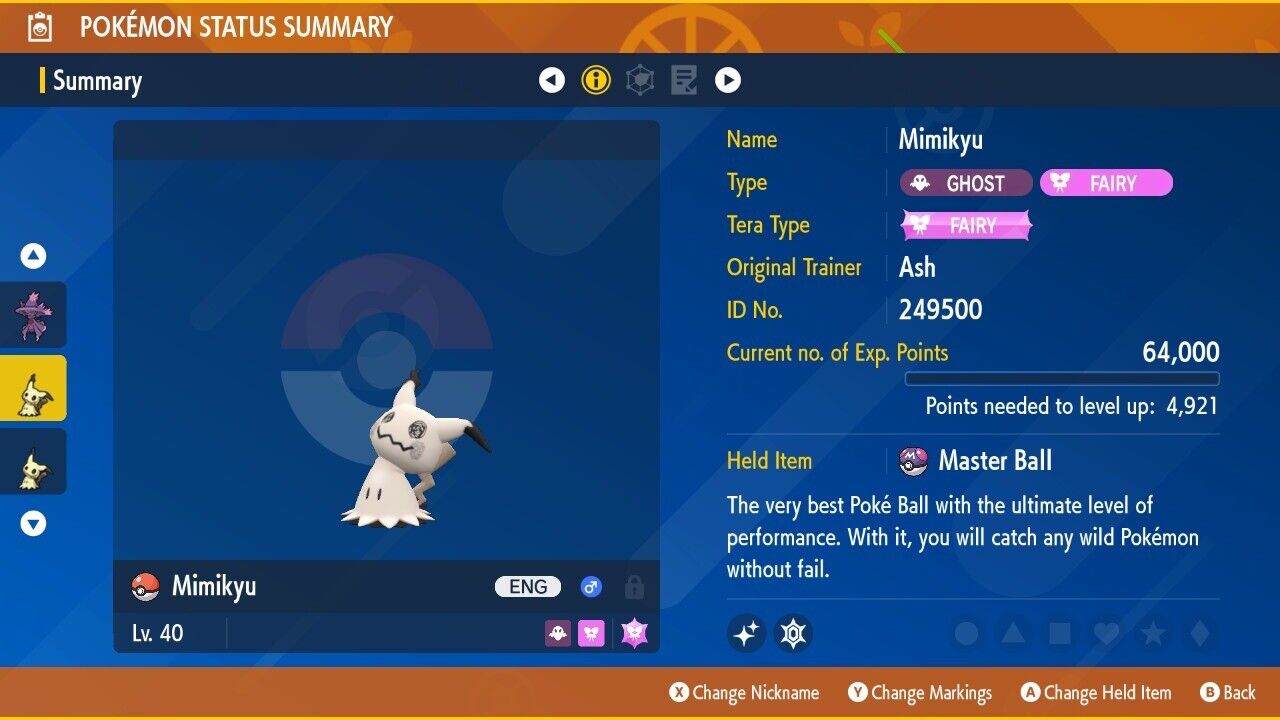The height and width of the screenshot is (720, 1280).
Task: Choose Change Markings option
Action: click(920, 692)
